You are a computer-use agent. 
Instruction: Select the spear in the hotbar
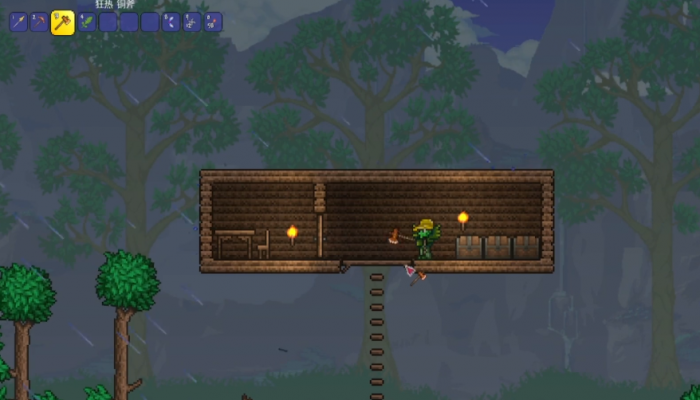(x=18, y=22)
